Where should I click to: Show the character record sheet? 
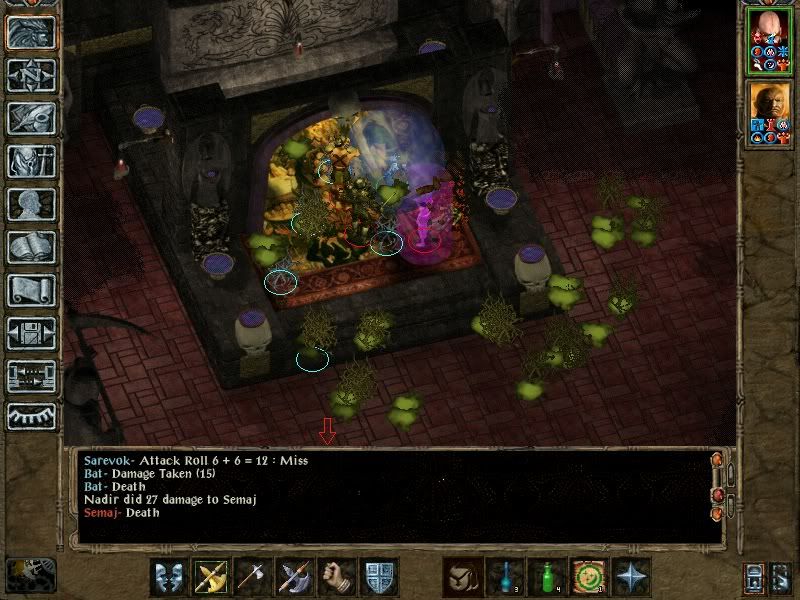[31, 204]
